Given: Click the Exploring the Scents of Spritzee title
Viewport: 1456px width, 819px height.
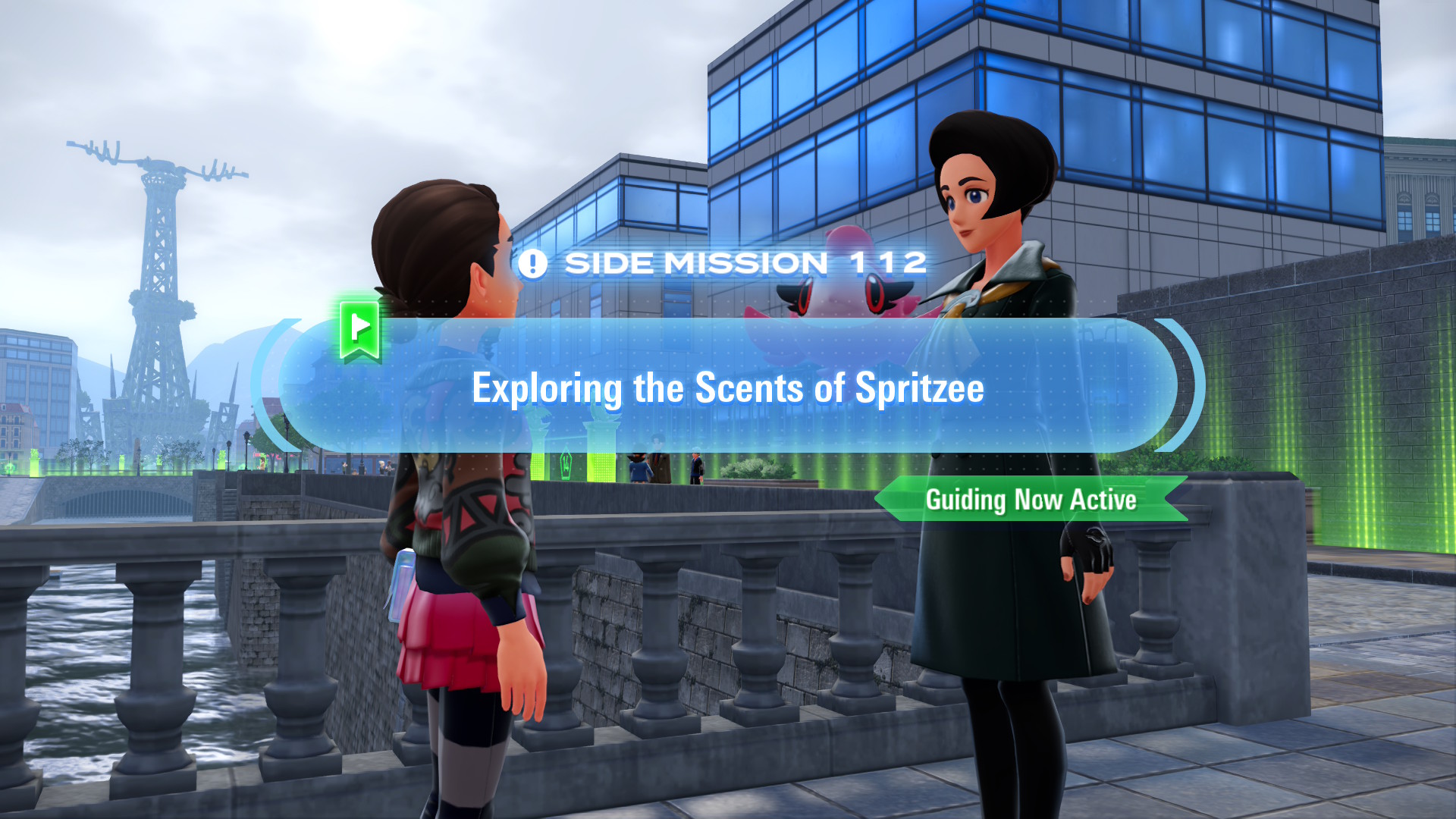Looking at the screenshot, I should [x=726, y=388].
